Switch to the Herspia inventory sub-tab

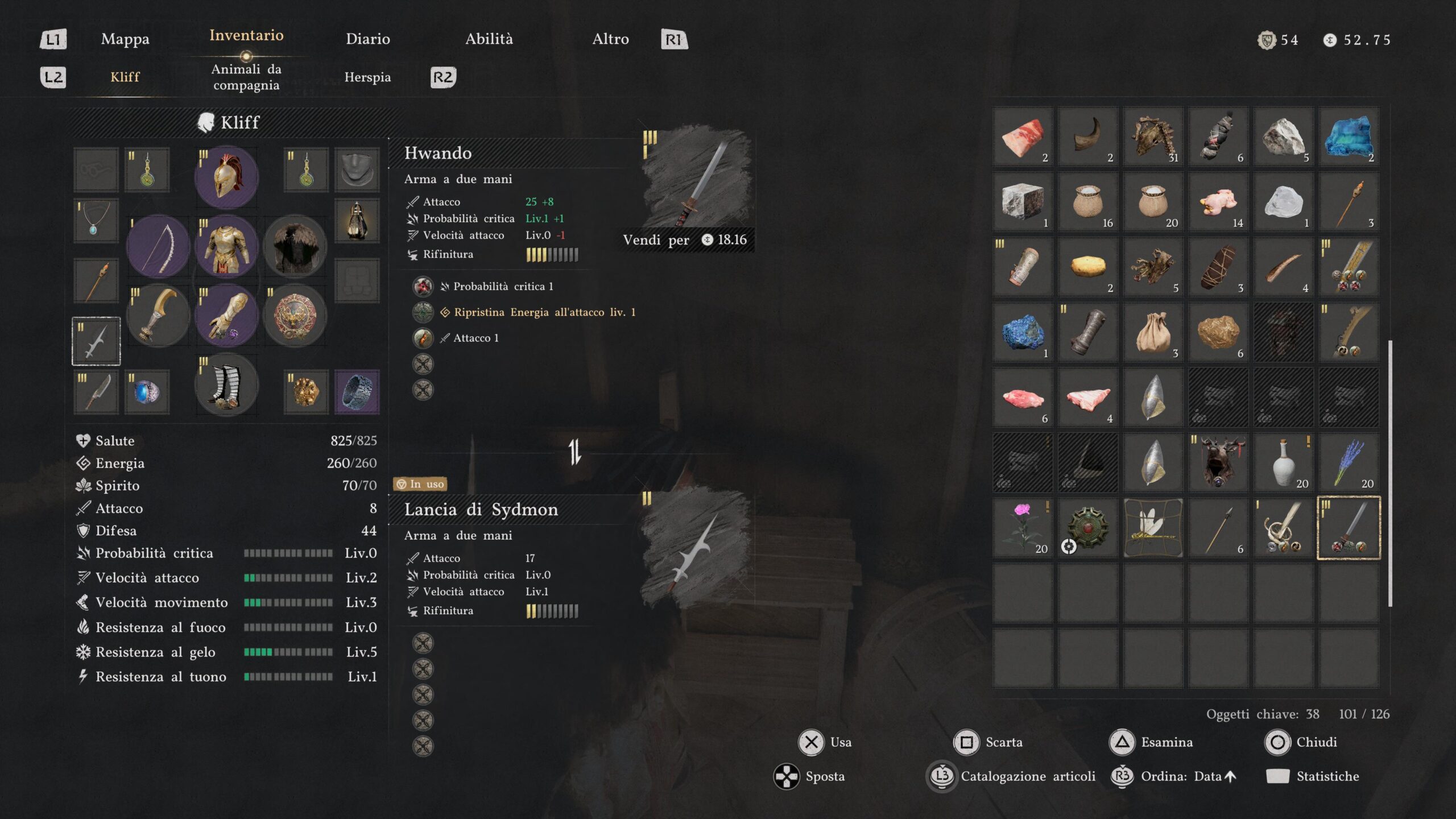(x=367, y=77)
